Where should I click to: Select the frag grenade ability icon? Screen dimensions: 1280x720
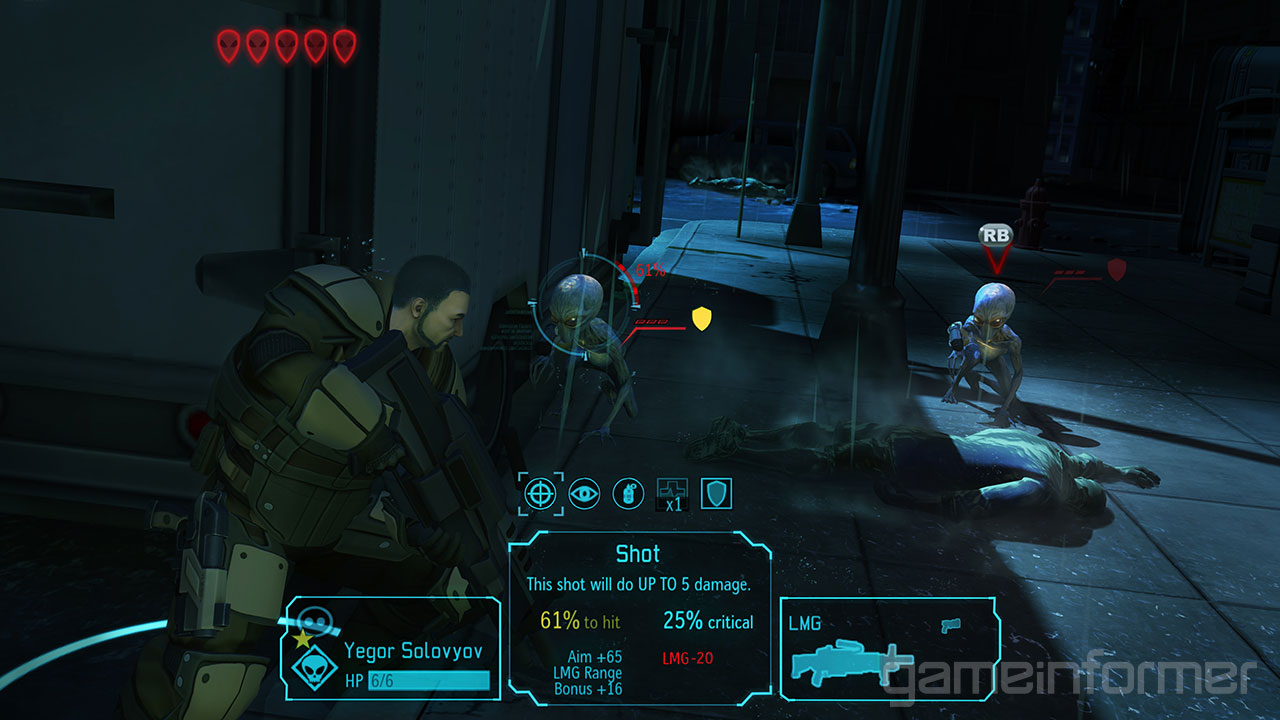coord(627,492)
